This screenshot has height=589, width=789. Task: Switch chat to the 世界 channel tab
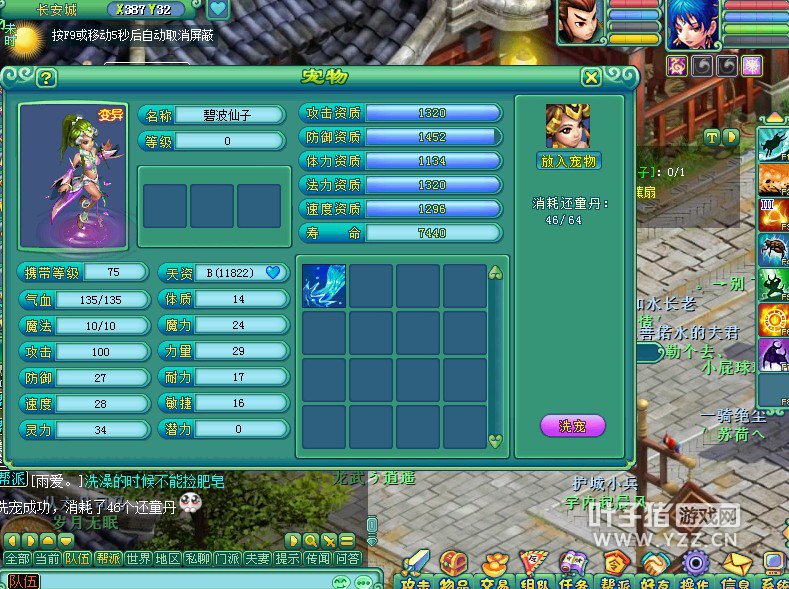pos(139,558)
